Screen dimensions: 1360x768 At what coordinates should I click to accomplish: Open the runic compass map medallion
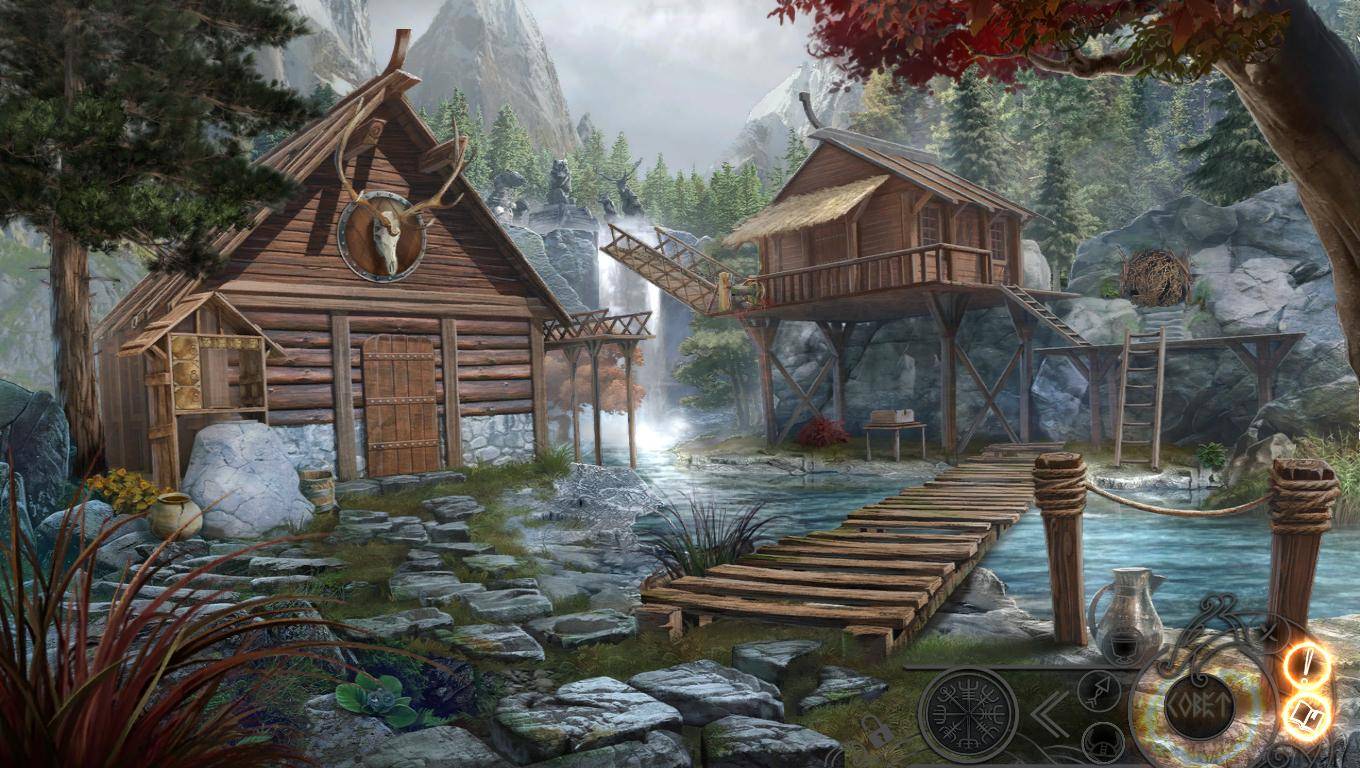pyautogui.click(x=967, y=714)
